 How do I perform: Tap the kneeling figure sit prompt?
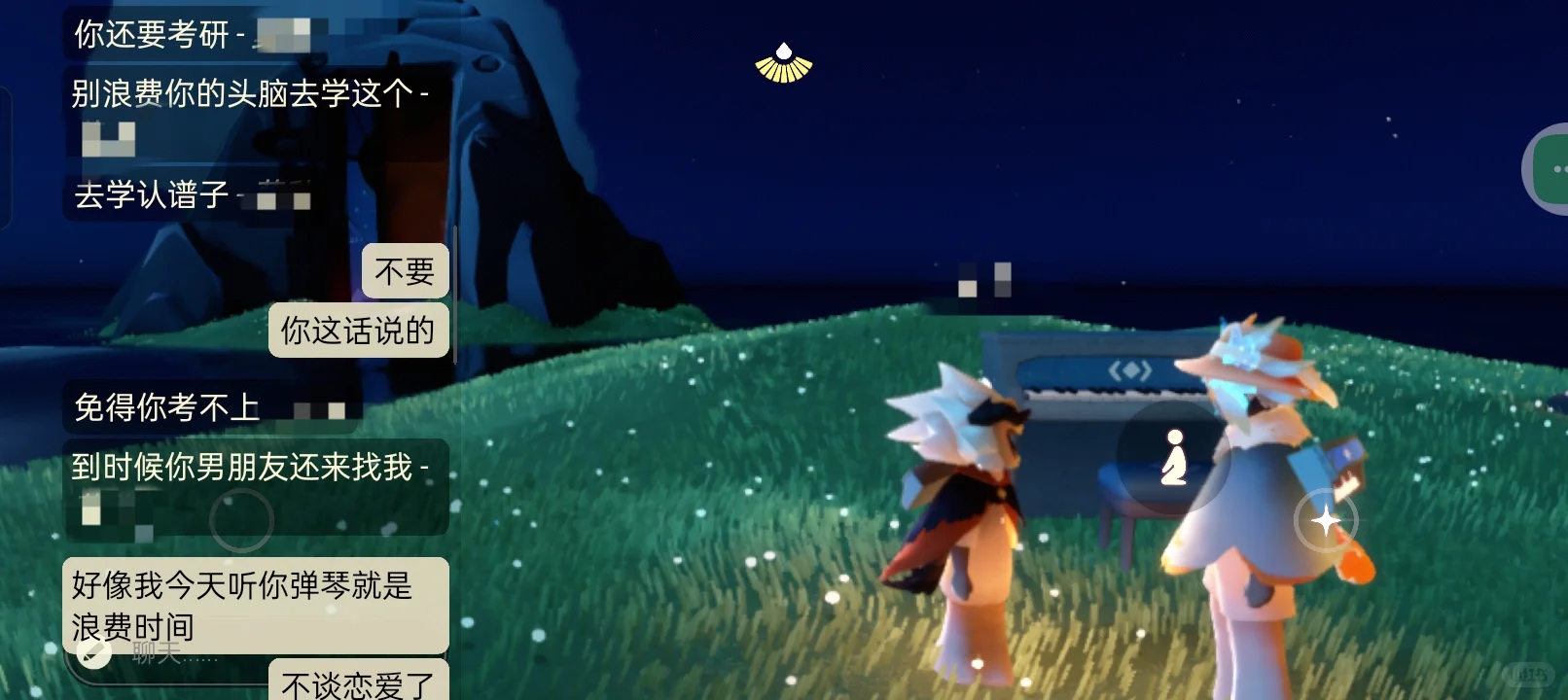coord(1174,457)
